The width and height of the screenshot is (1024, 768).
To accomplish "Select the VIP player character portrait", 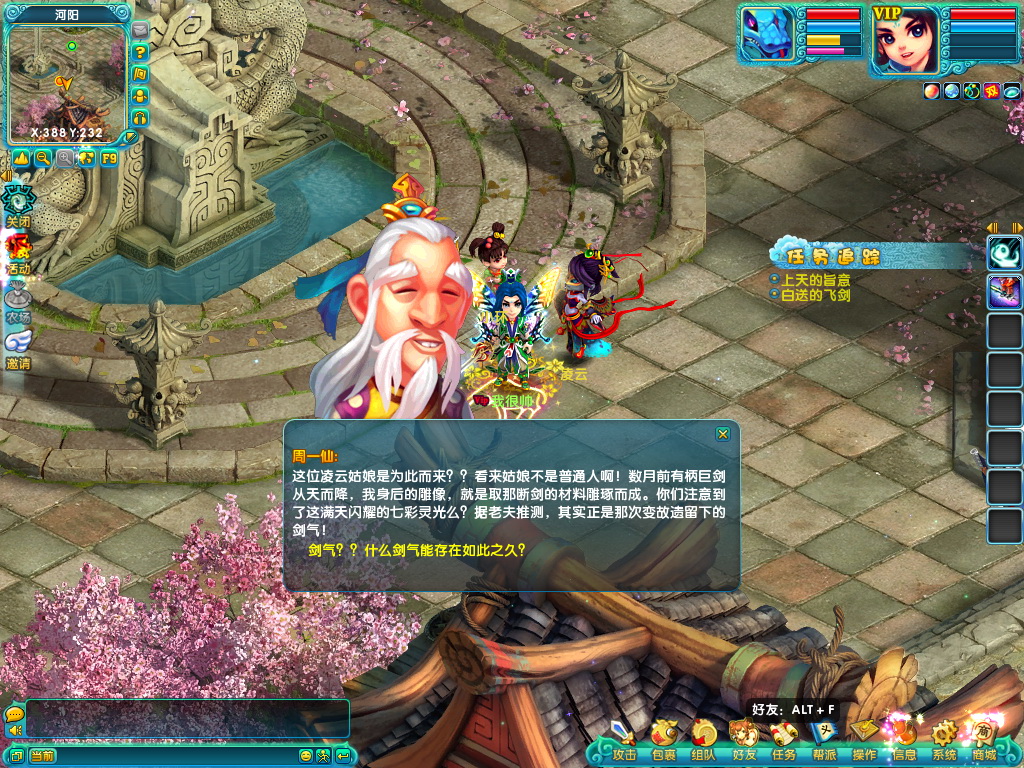I will tap(905, 40).
